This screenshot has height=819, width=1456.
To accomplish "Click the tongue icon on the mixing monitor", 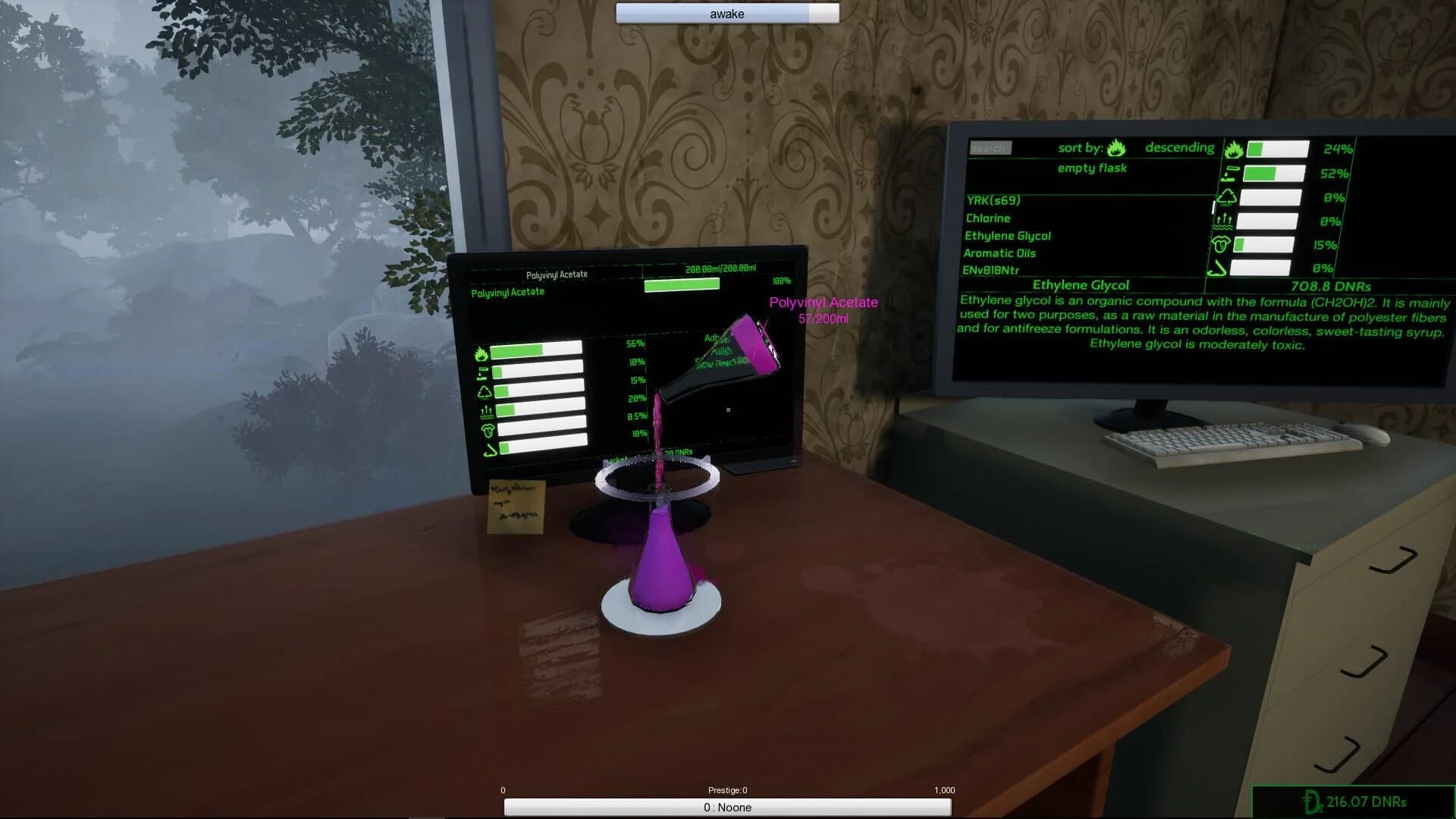I will tap(488, 431).
